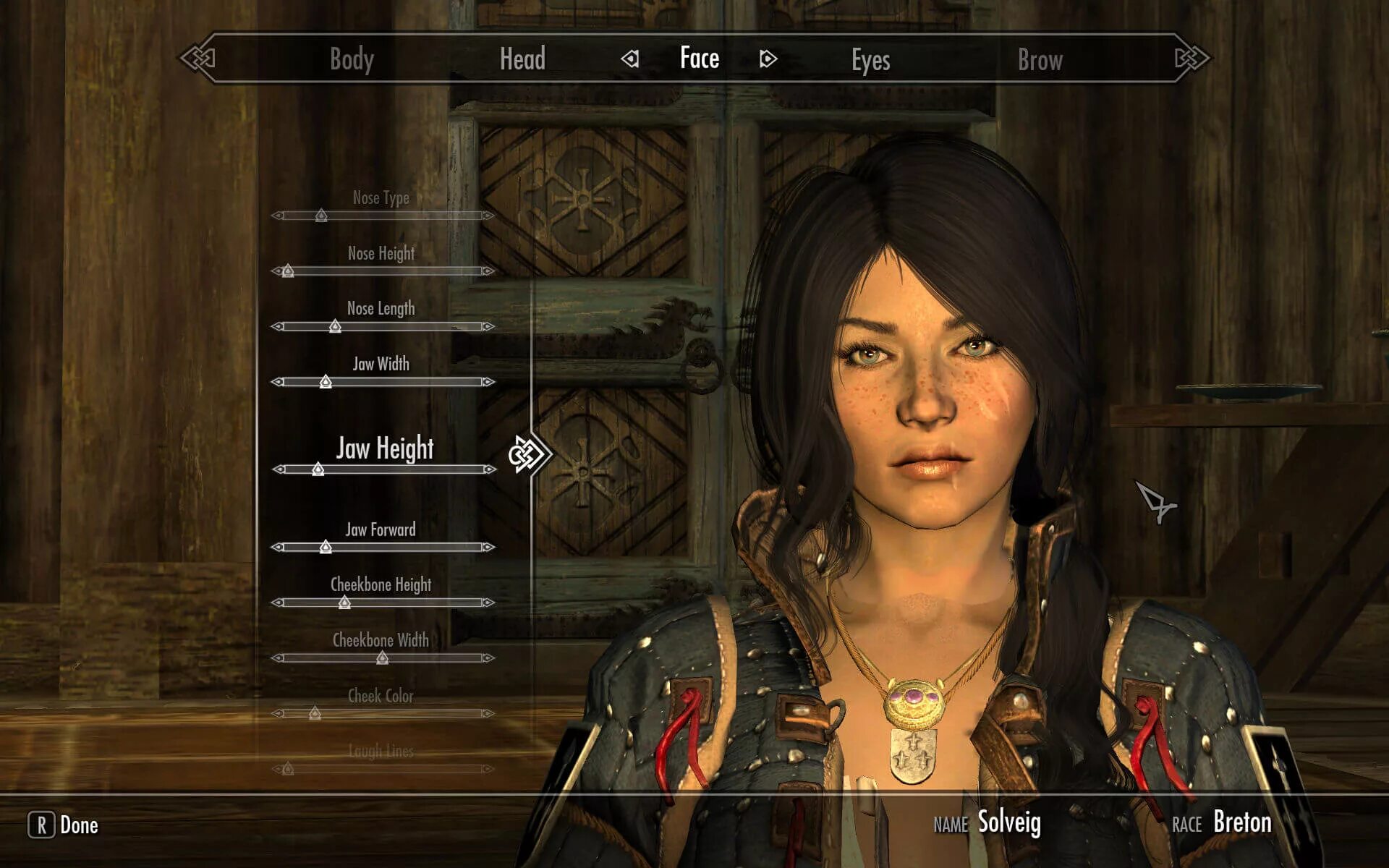Switch to the Brow tab

click(x=1040, y=61)
